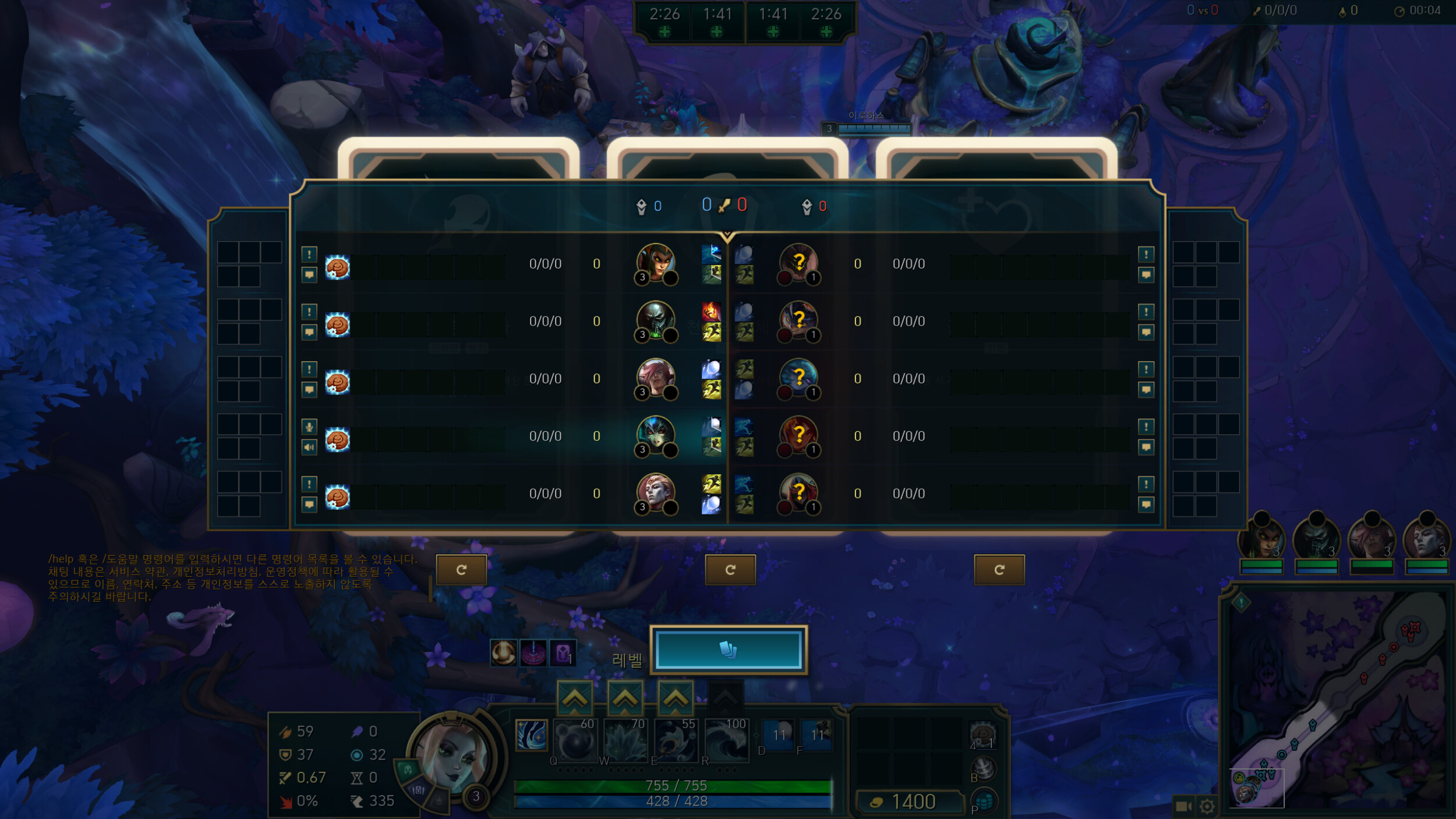The width and height of the screenshot is (1456, 819).
Task: Click the reroll button under the middle card
Action: [731, 570]
